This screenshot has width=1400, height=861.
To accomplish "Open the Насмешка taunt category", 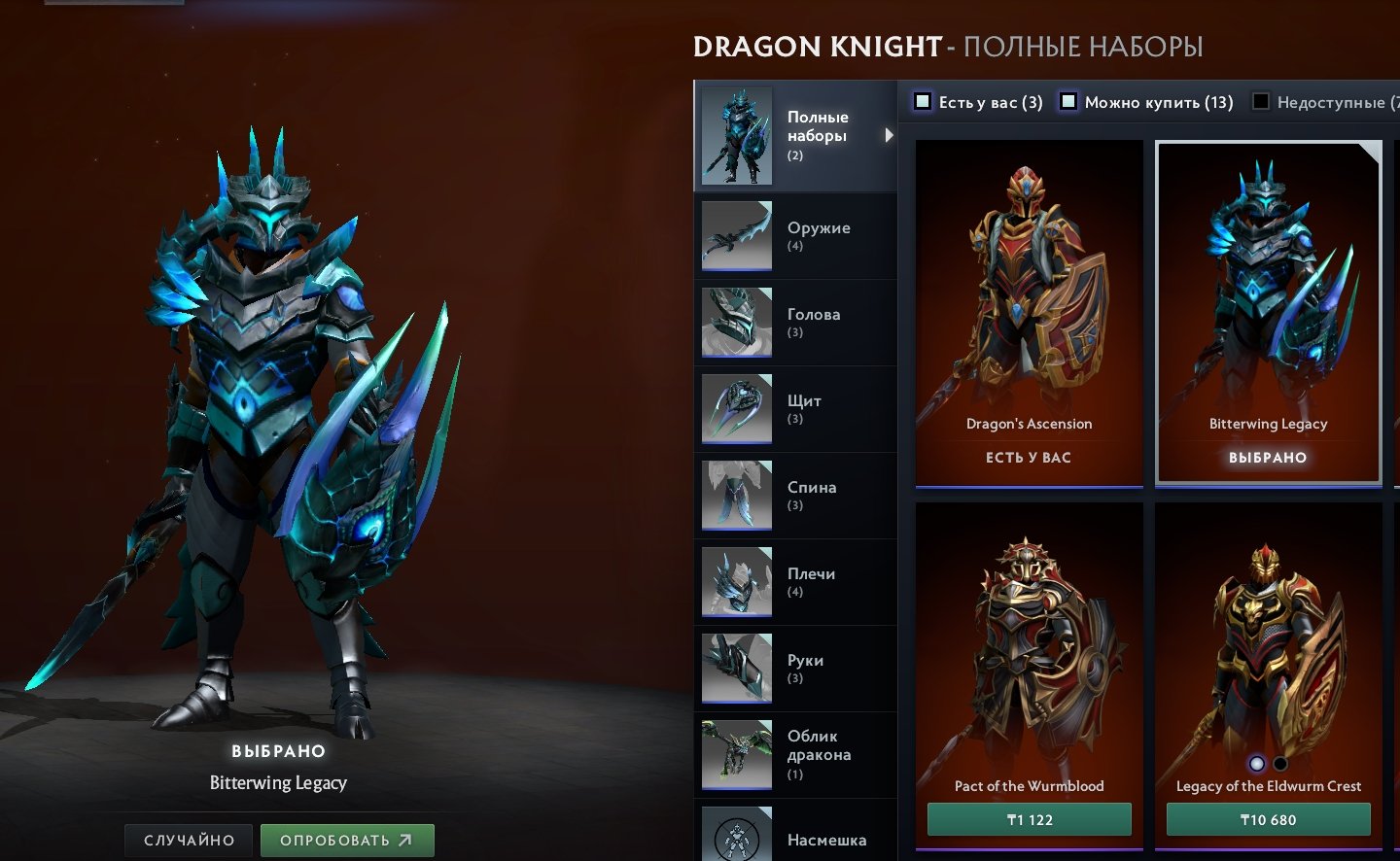I will pos(736,834).
